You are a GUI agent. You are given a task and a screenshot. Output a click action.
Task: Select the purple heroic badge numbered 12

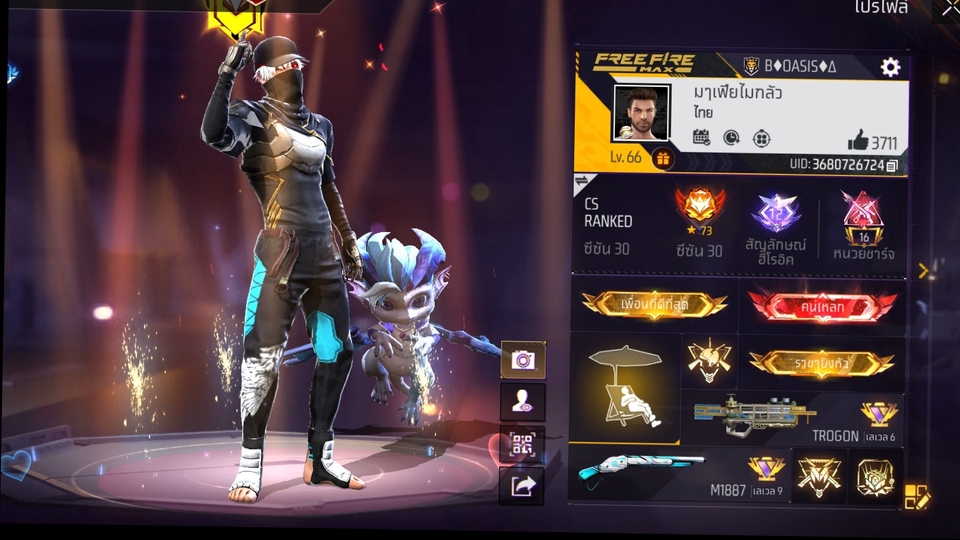(777, 213)
